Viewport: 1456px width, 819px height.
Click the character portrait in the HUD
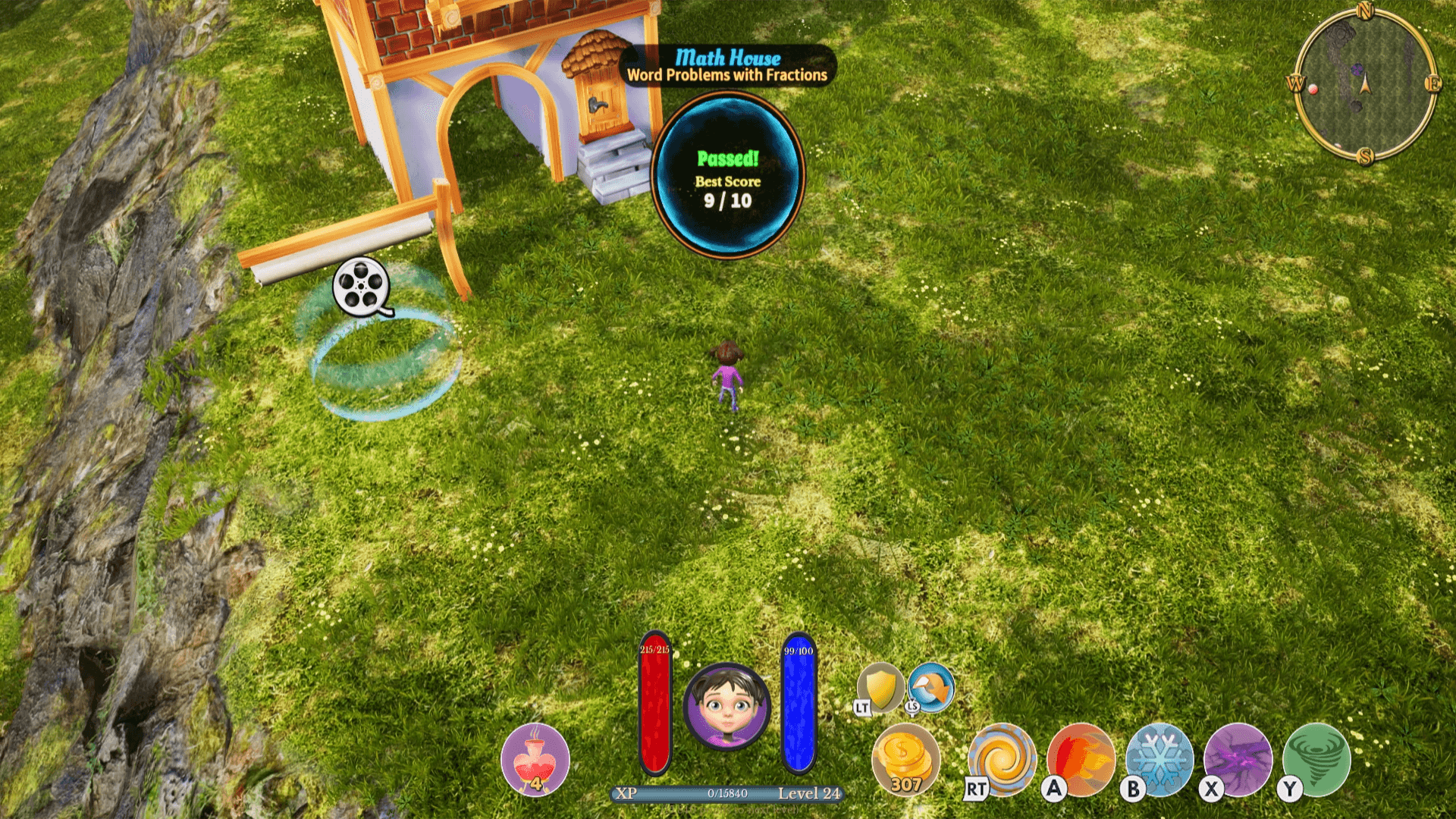726,707
